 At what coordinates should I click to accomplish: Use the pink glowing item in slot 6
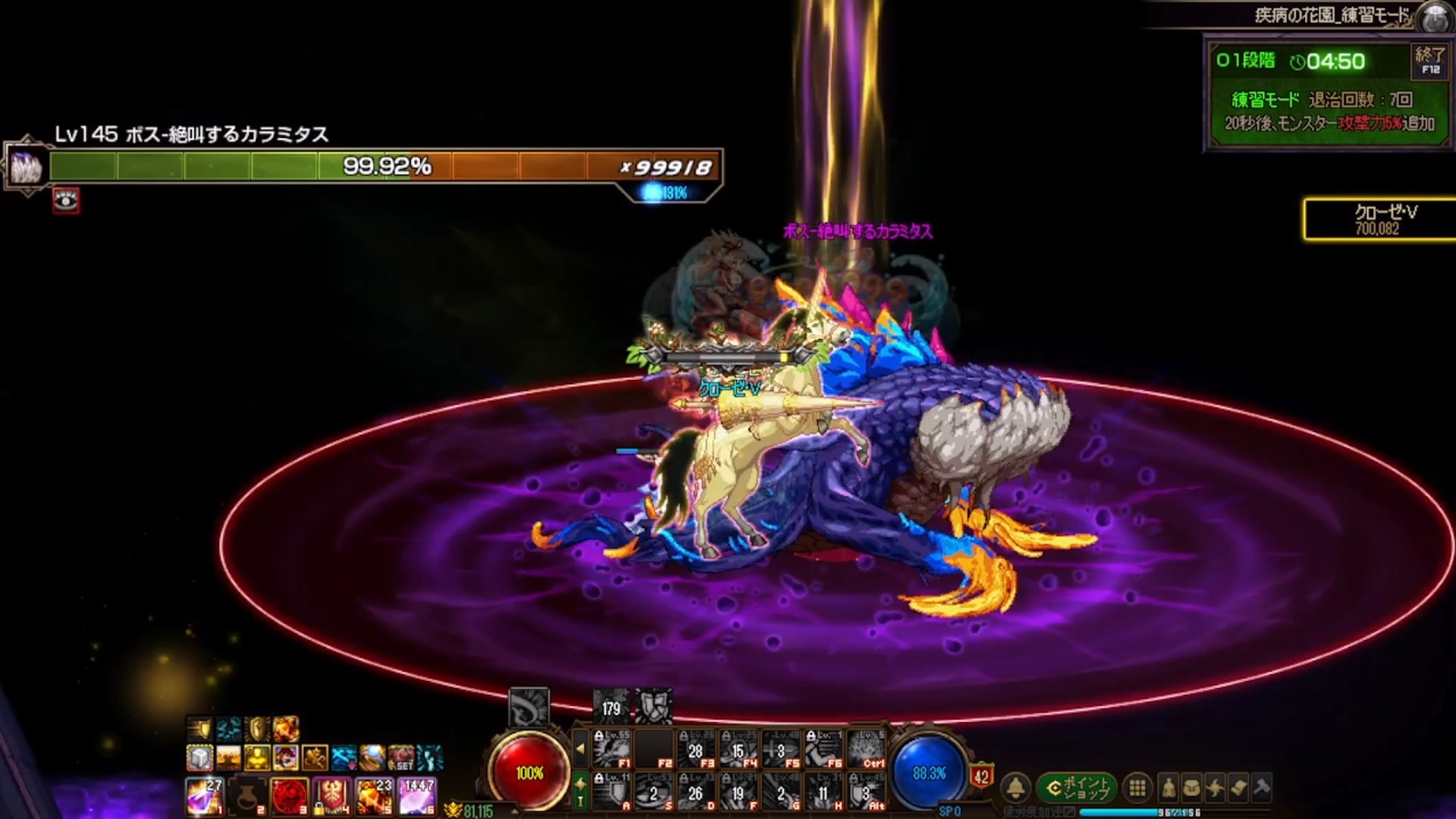tap(416, 796)
